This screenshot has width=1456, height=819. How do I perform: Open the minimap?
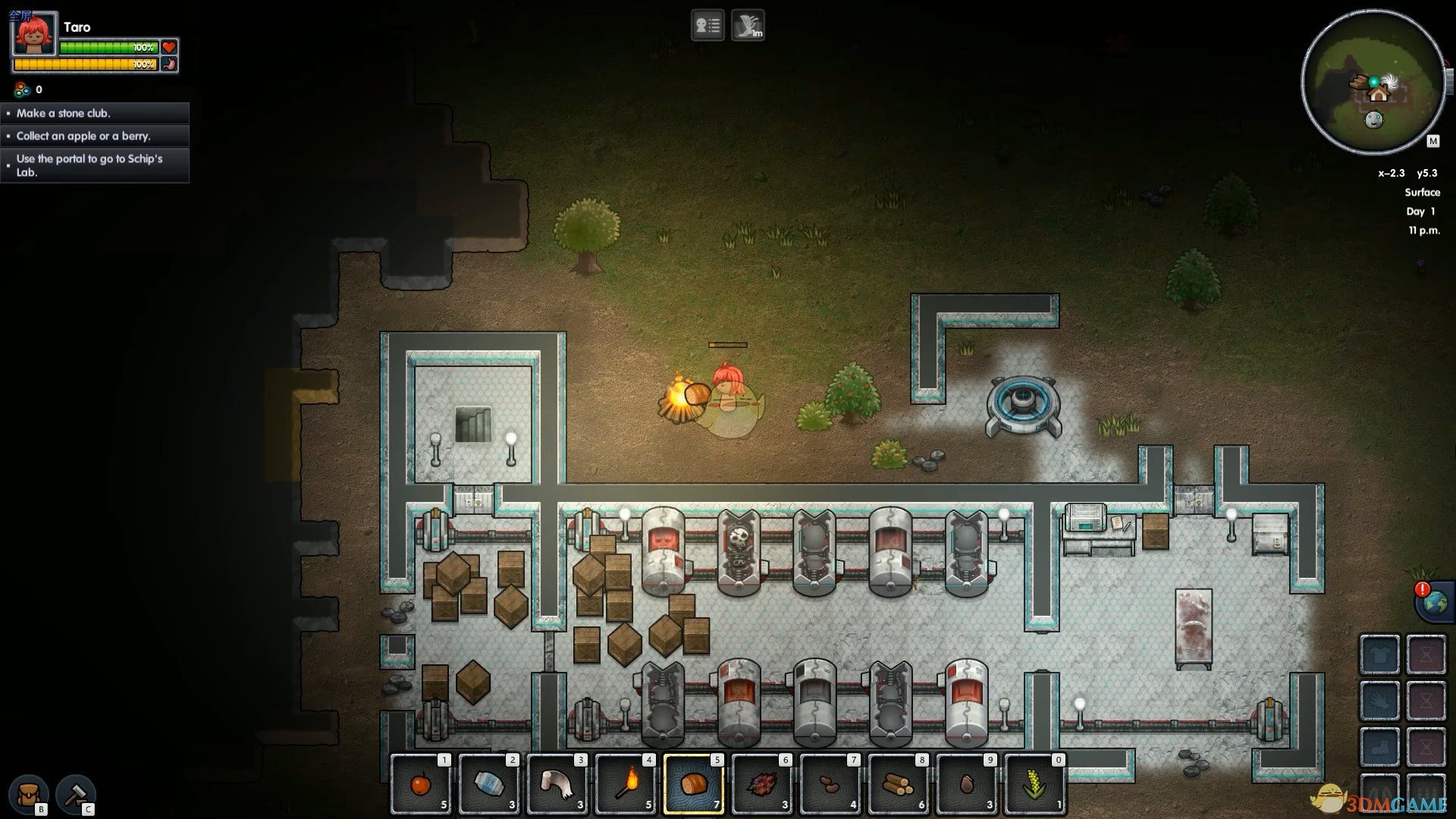click(1373, 82)
